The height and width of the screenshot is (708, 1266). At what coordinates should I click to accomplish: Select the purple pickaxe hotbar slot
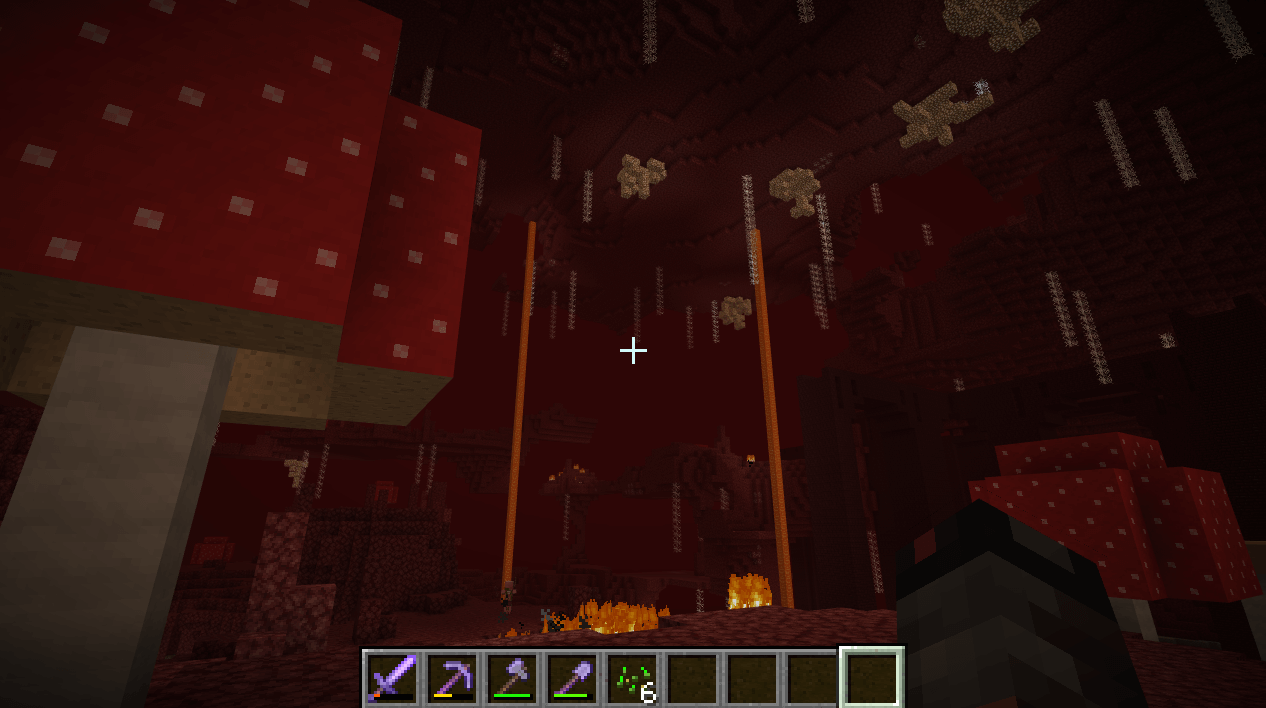[x=452, y=677]
